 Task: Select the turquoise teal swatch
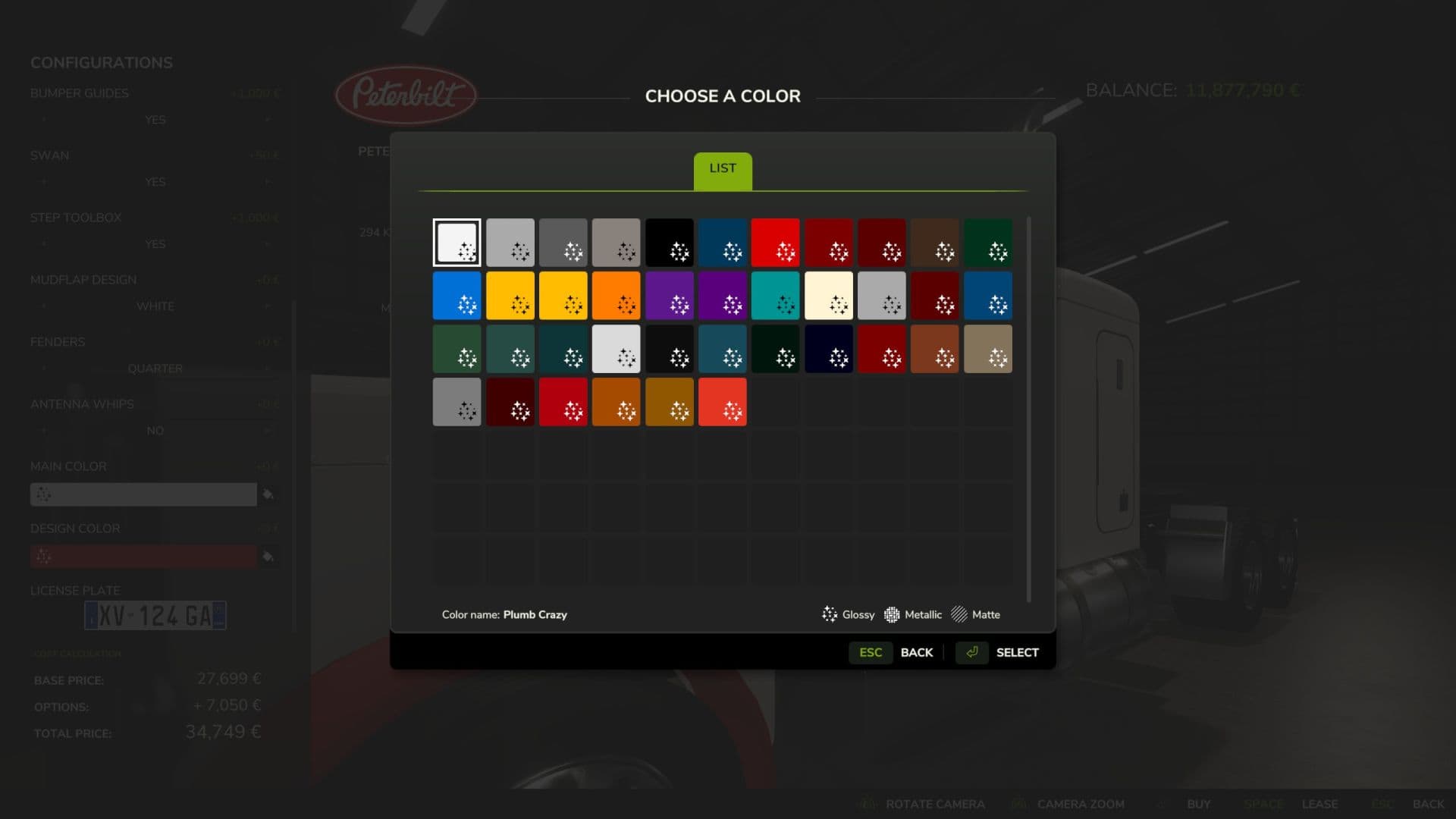(x=775, y=296)
